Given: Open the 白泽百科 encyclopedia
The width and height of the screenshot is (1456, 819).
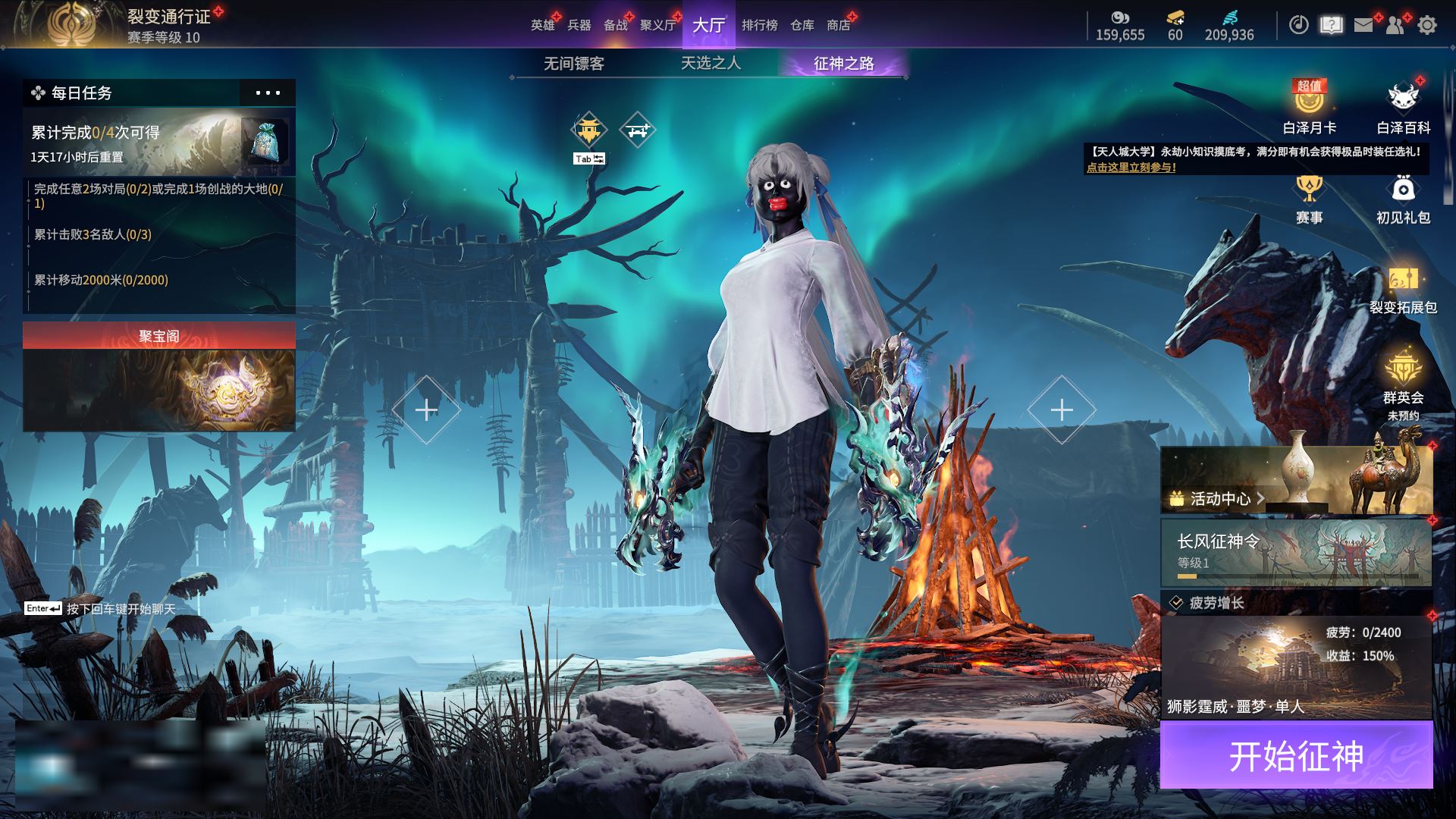Looking at the screenshot, I should coord(1403,107).
